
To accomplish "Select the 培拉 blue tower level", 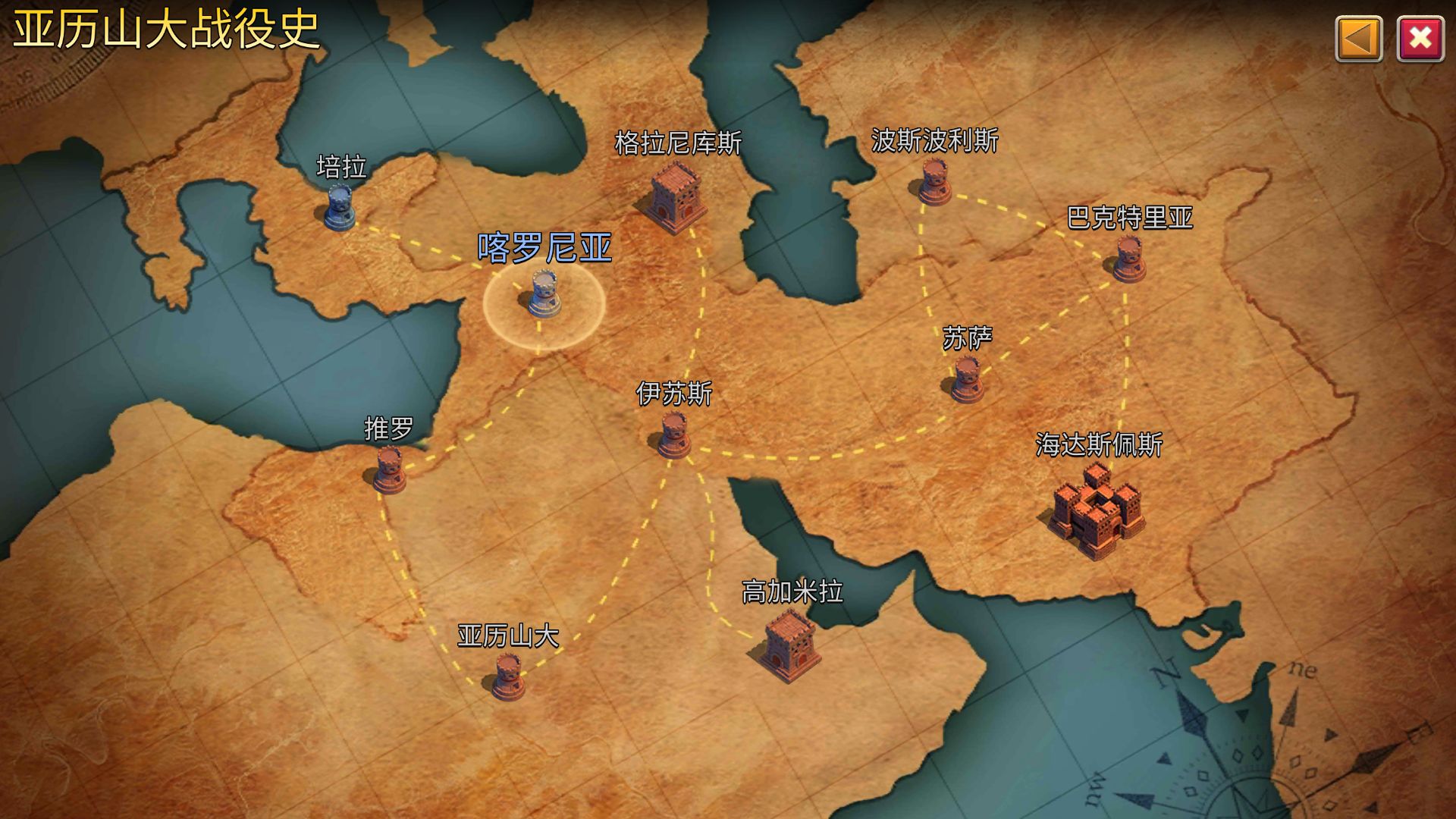I will tap(339, 206).
